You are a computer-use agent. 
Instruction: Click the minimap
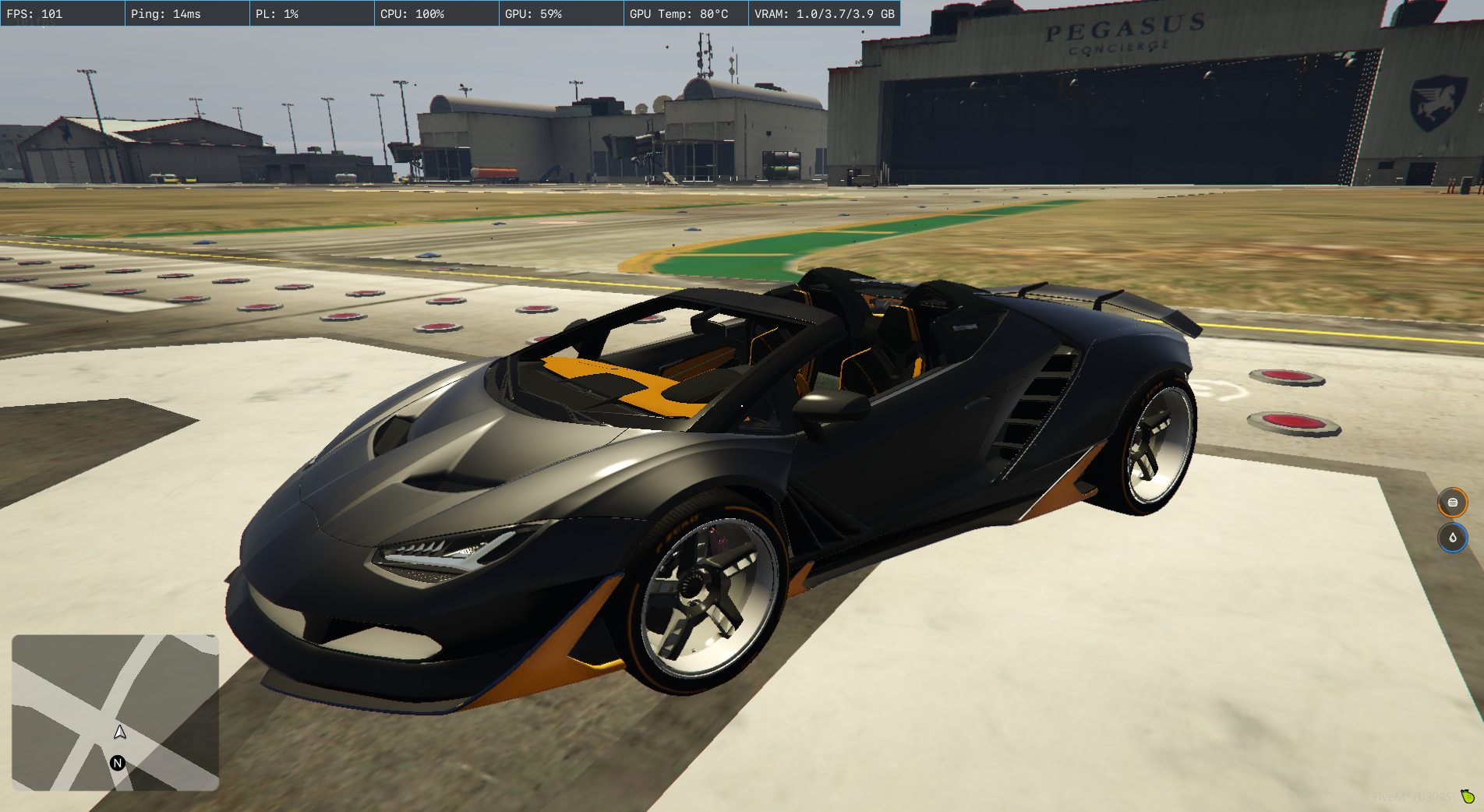[115, 712]
